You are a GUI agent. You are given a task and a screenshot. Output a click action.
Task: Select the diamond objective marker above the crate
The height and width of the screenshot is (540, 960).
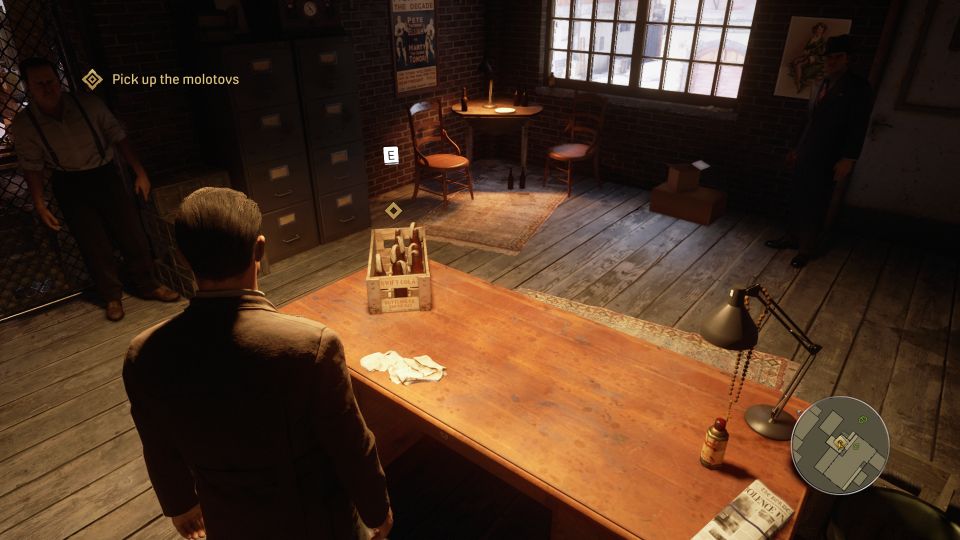(394, 210)
